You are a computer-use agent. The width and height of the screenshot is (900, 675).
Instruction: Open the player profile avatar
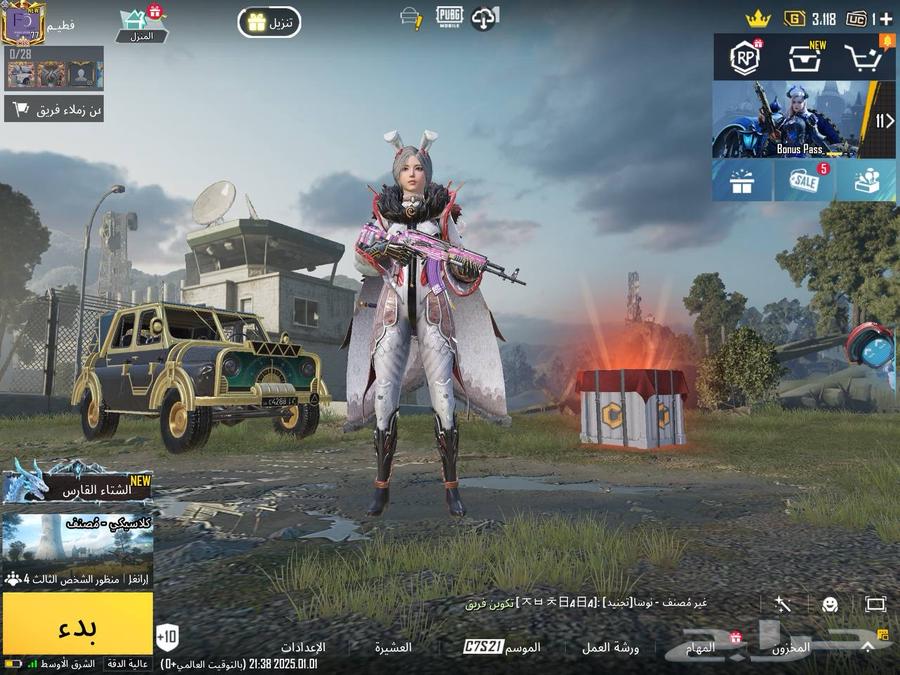tap(26, 22)
